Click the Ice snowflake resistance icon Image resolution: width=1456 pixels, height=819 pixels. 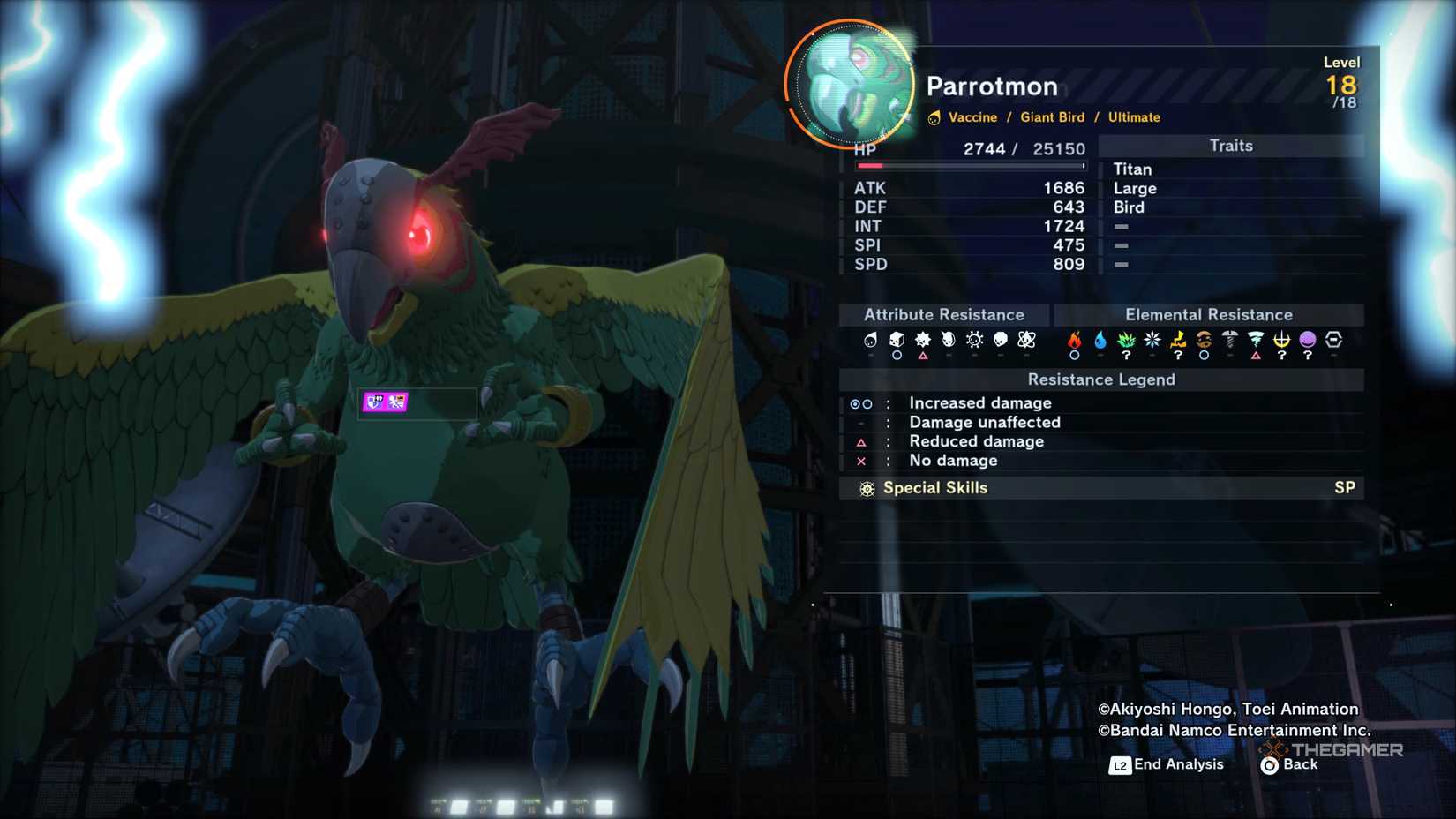tap(1152, 340)
